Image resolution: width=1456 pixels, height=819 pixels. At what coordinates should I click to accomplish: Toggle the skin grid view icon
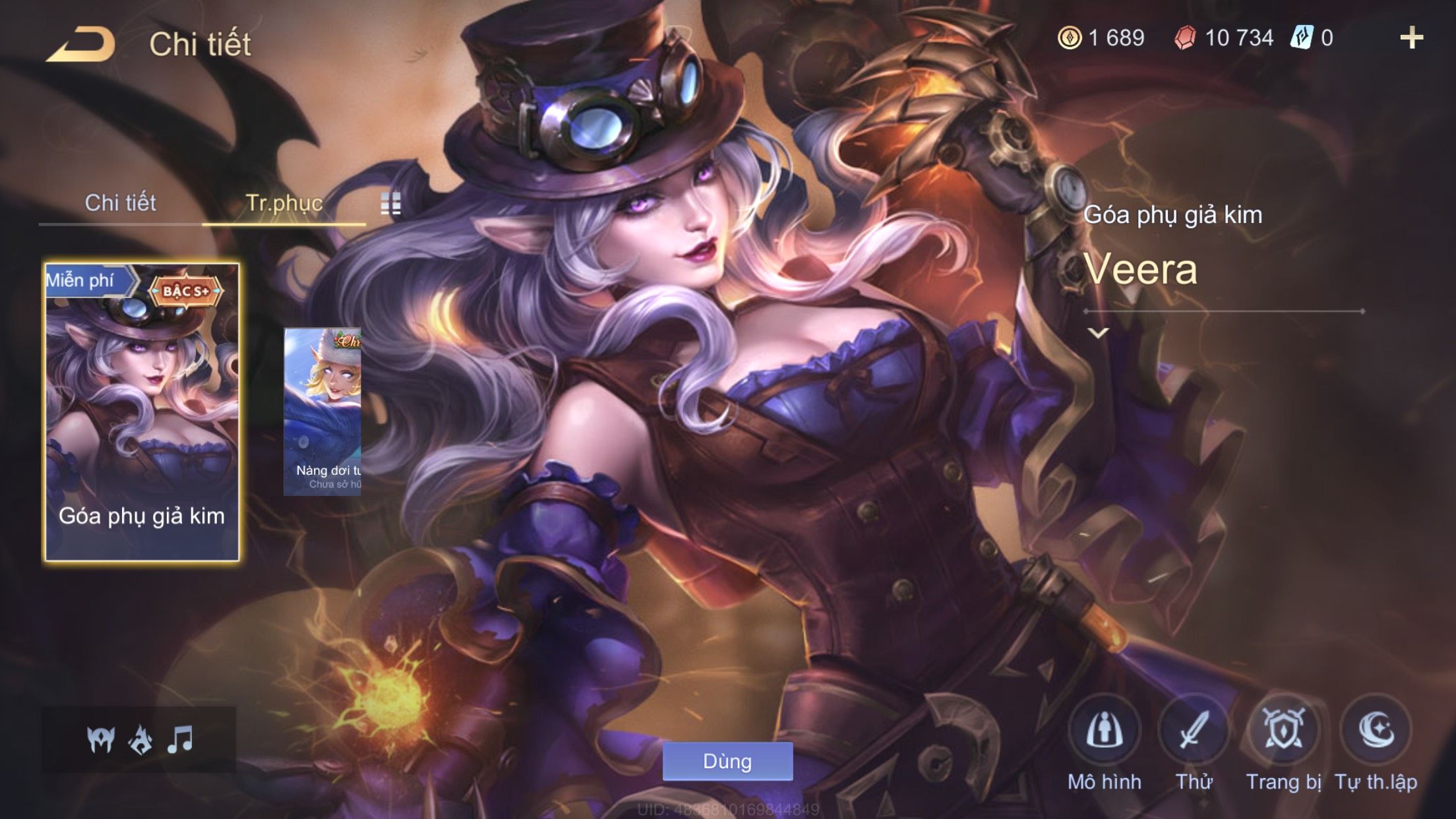pos(390,204)
